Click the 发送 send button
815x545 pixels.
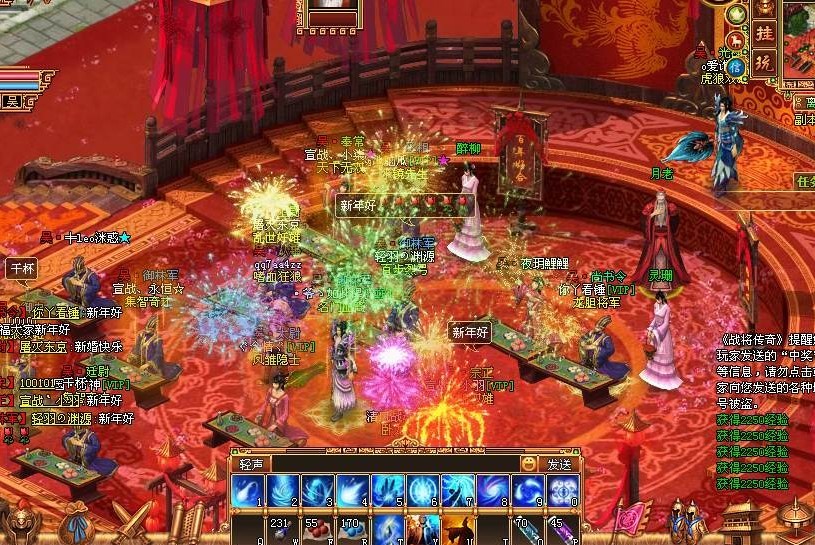click(560, 464)
